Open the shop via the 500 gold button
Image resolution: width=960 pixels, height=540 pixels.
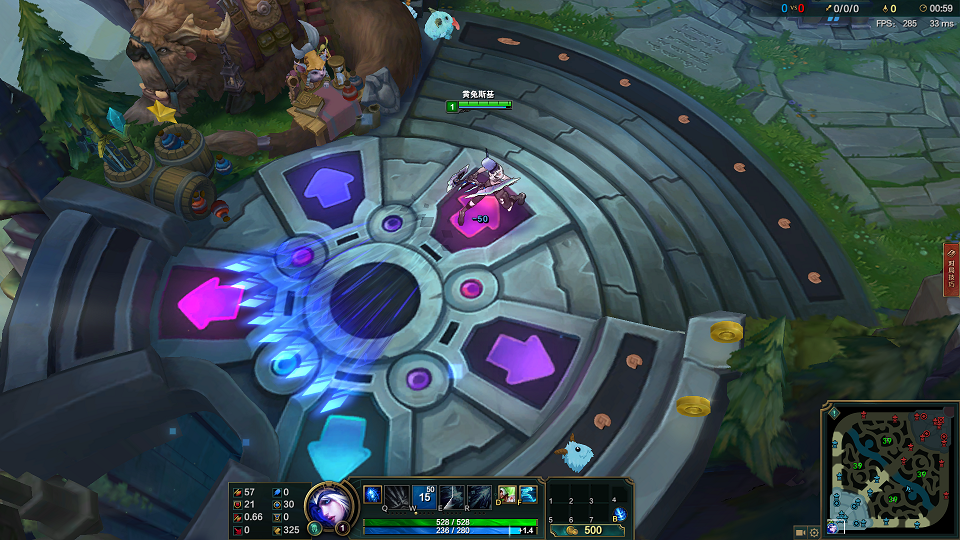592,530
